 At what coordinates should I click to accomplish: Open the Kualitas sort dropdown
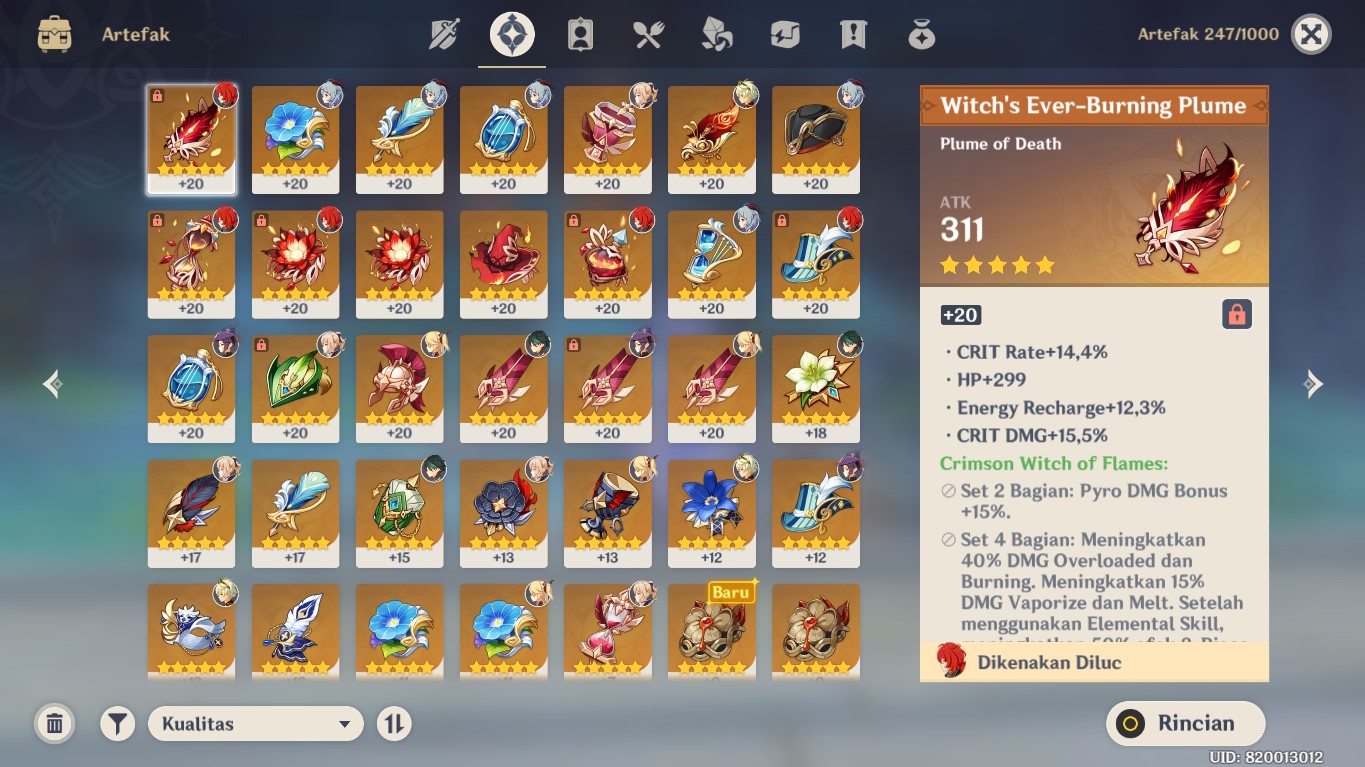(255, 724)
